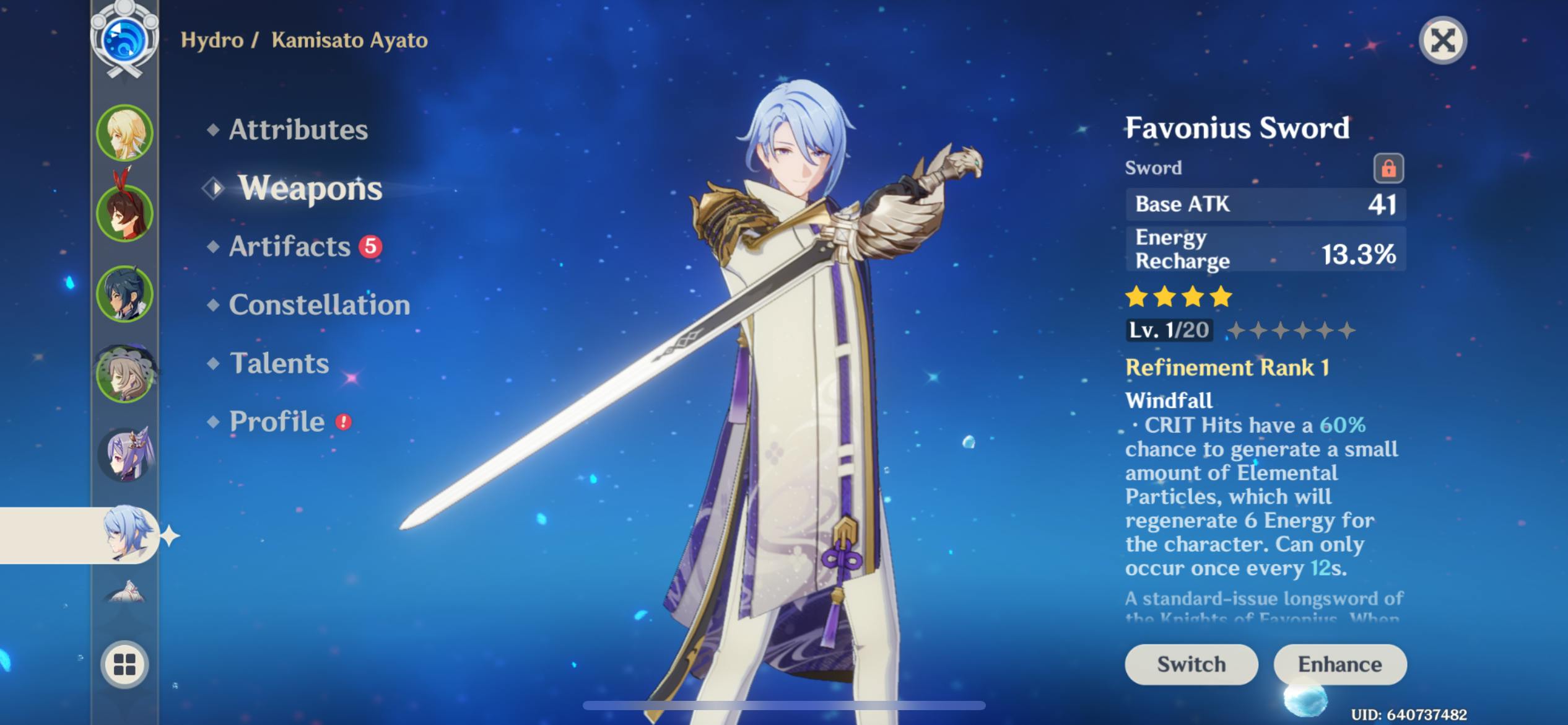Switch to the Talents tab
The image size is (1568, 725).
coord(279,363)
